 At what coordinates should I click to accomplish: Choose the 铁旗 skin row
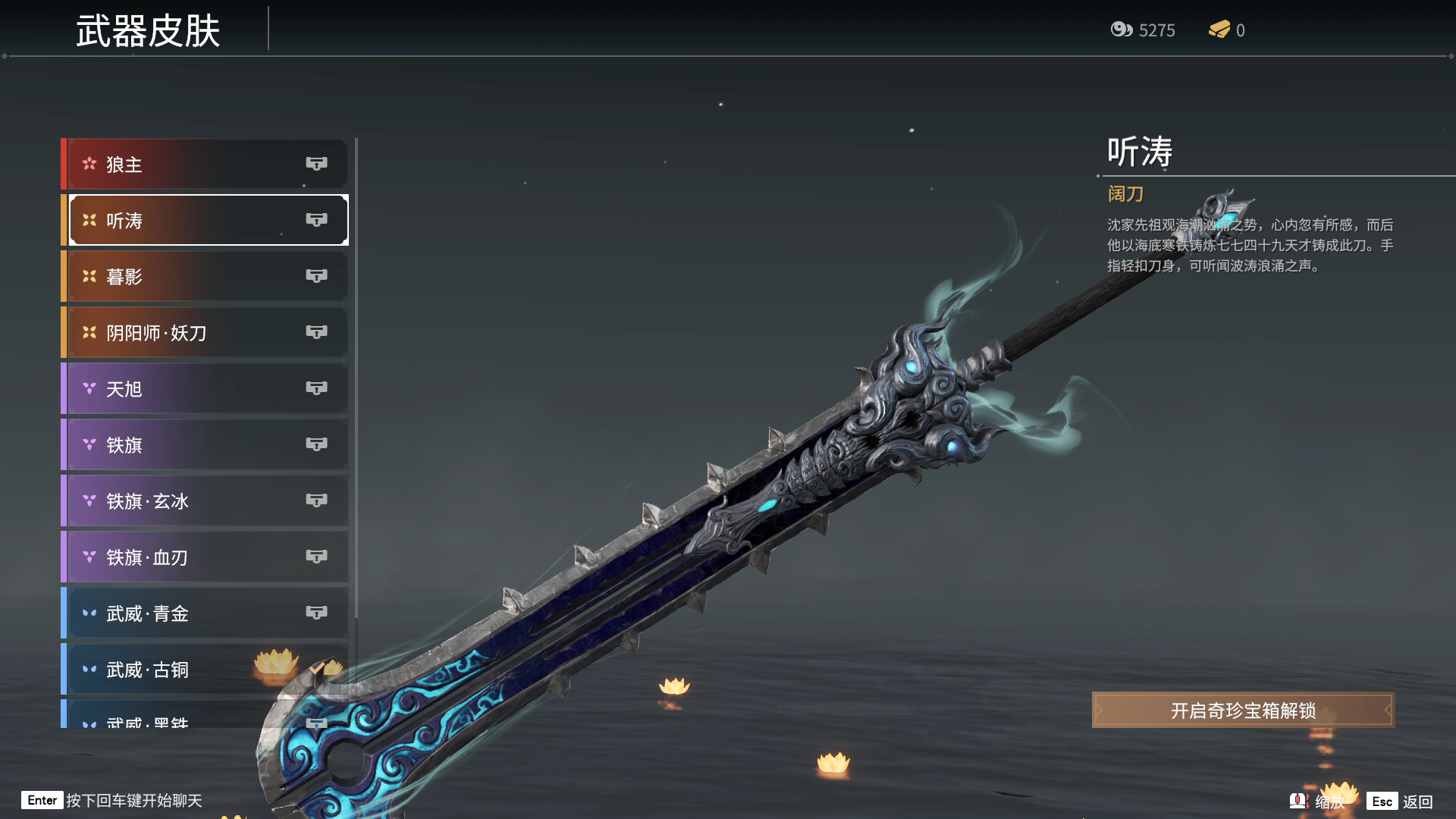[205, 444]
